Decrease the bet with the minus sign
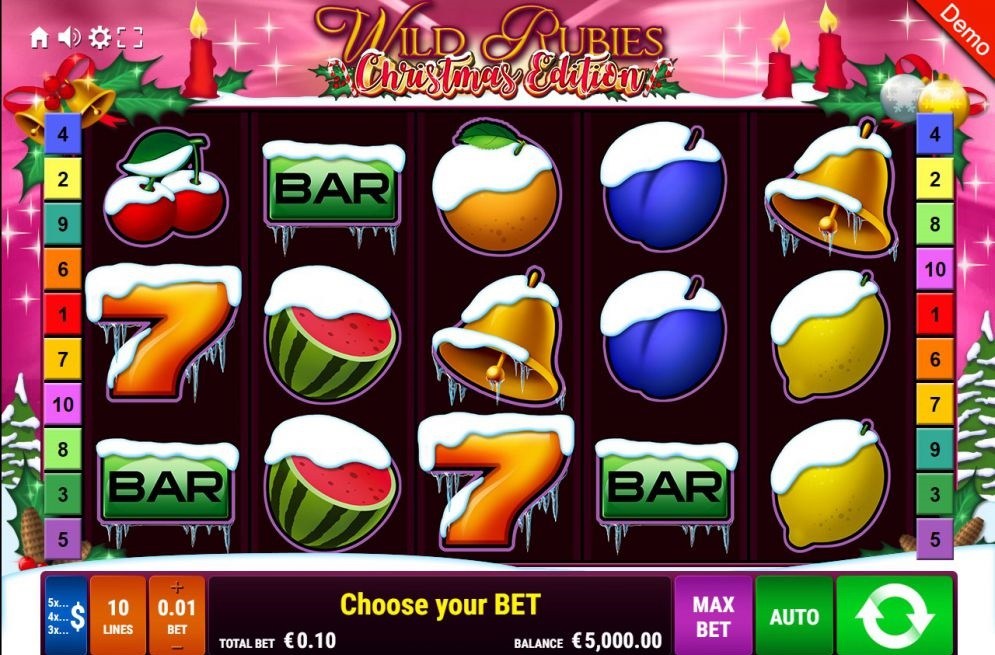The height and width of the screenshot is (655, 995). tap(177, 646)
